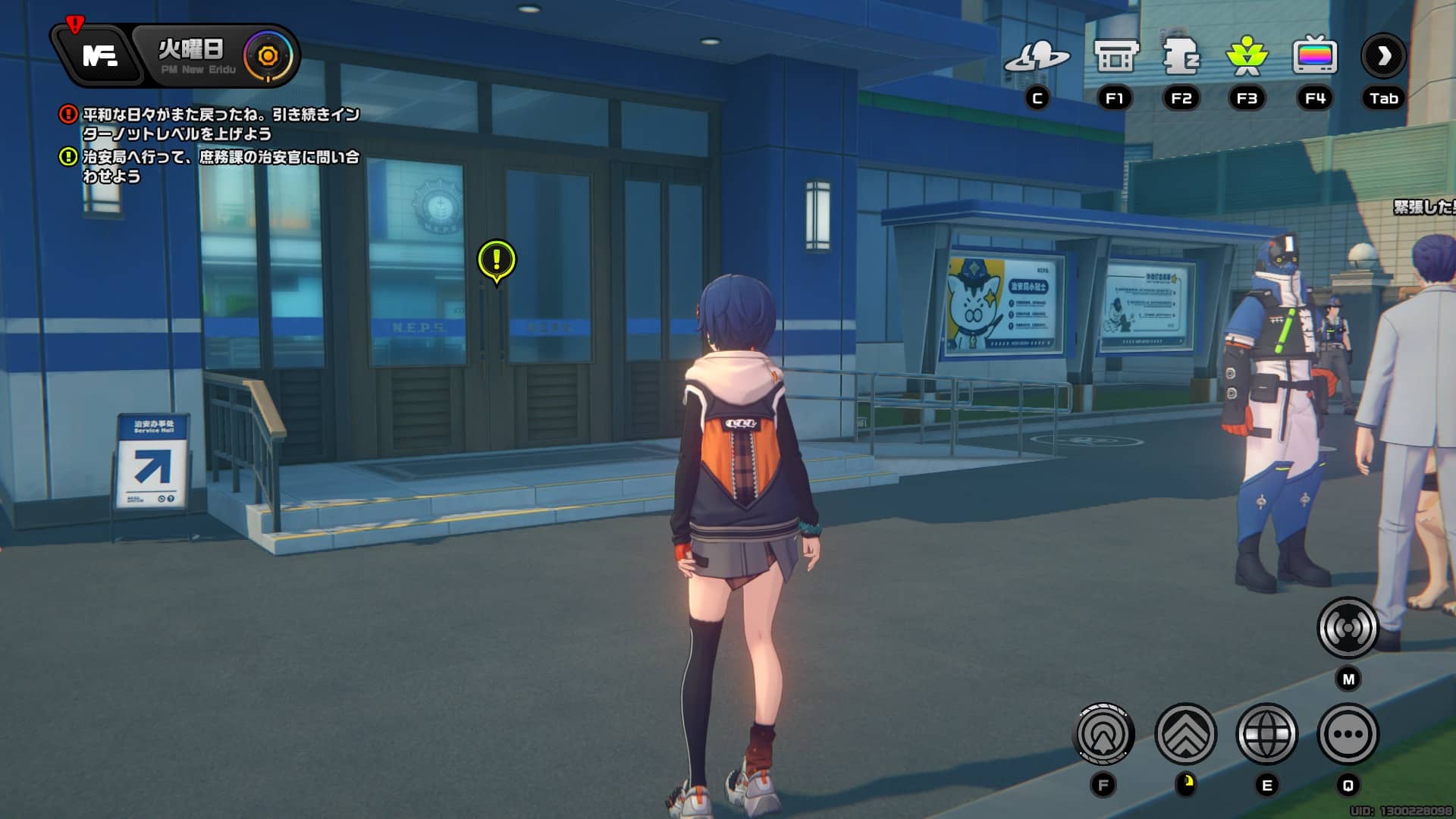Select the red main quest tracker entry
The height and width of the screenshot is (819, 1456).
[x=220, y=124]
